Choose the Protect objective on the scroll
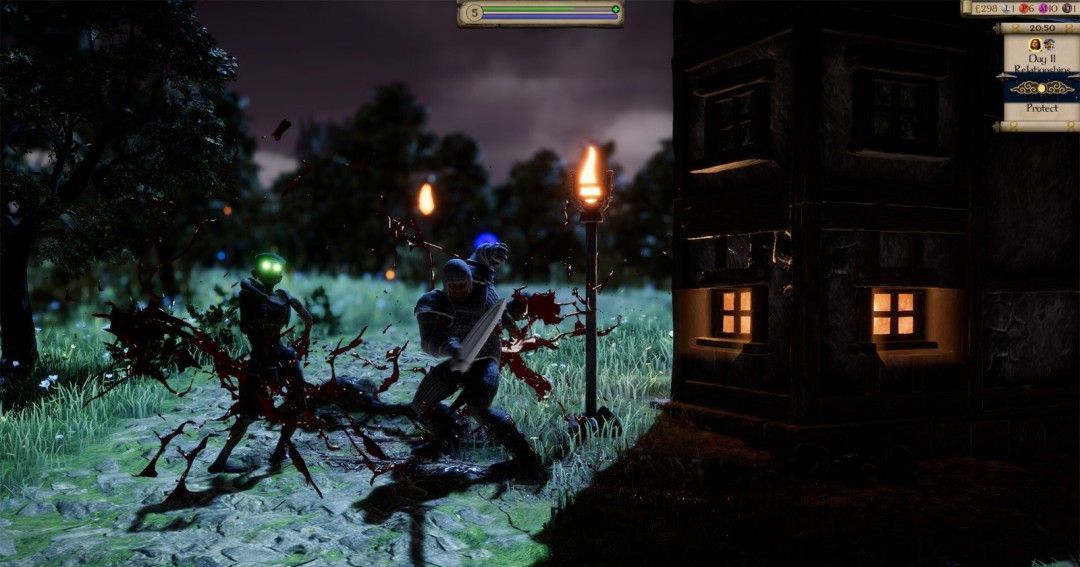Image resolution: width=1080 pixels, height=567 pixels. coord(1041,108)
